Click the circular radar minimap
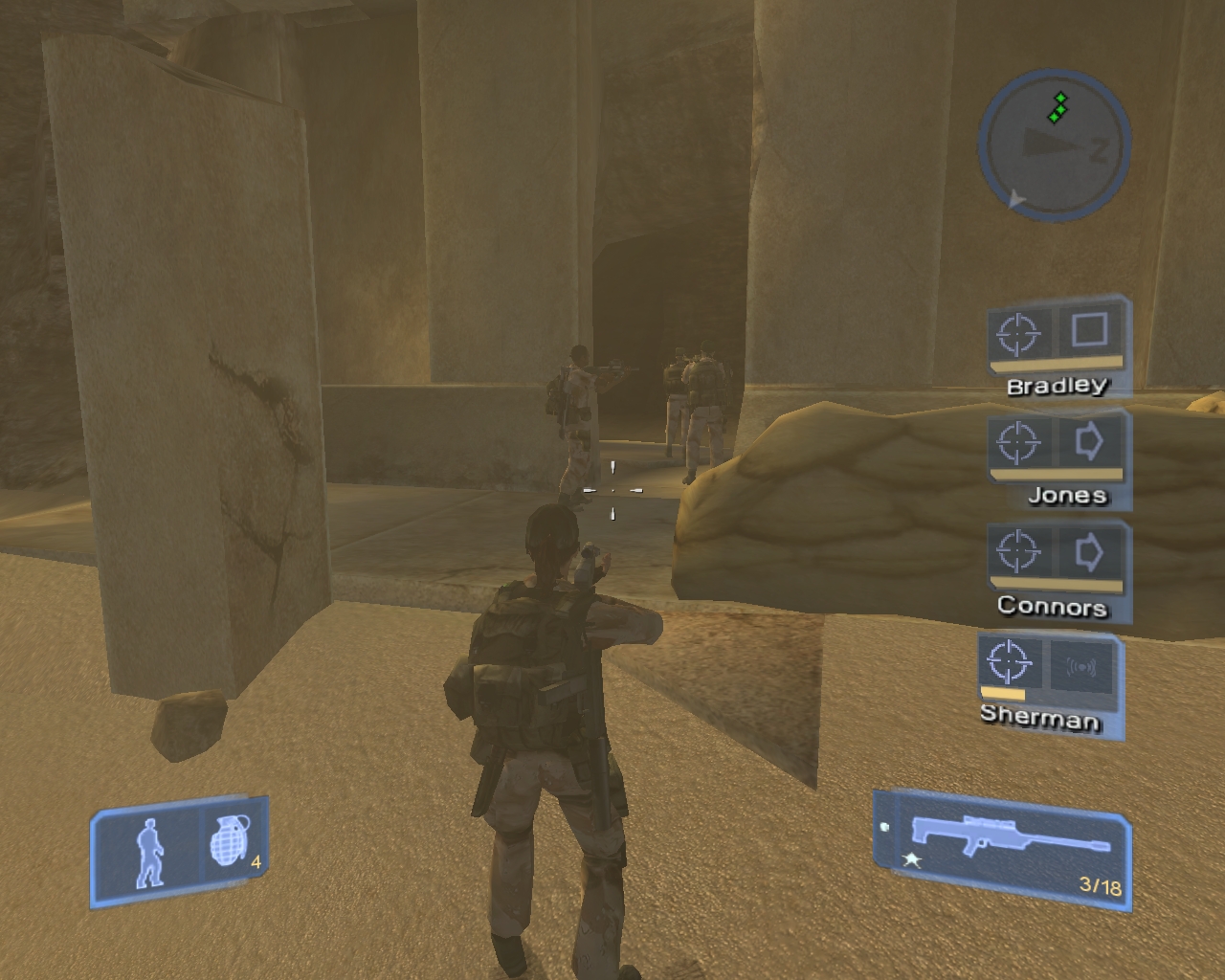 click(x=1055, y=145)
